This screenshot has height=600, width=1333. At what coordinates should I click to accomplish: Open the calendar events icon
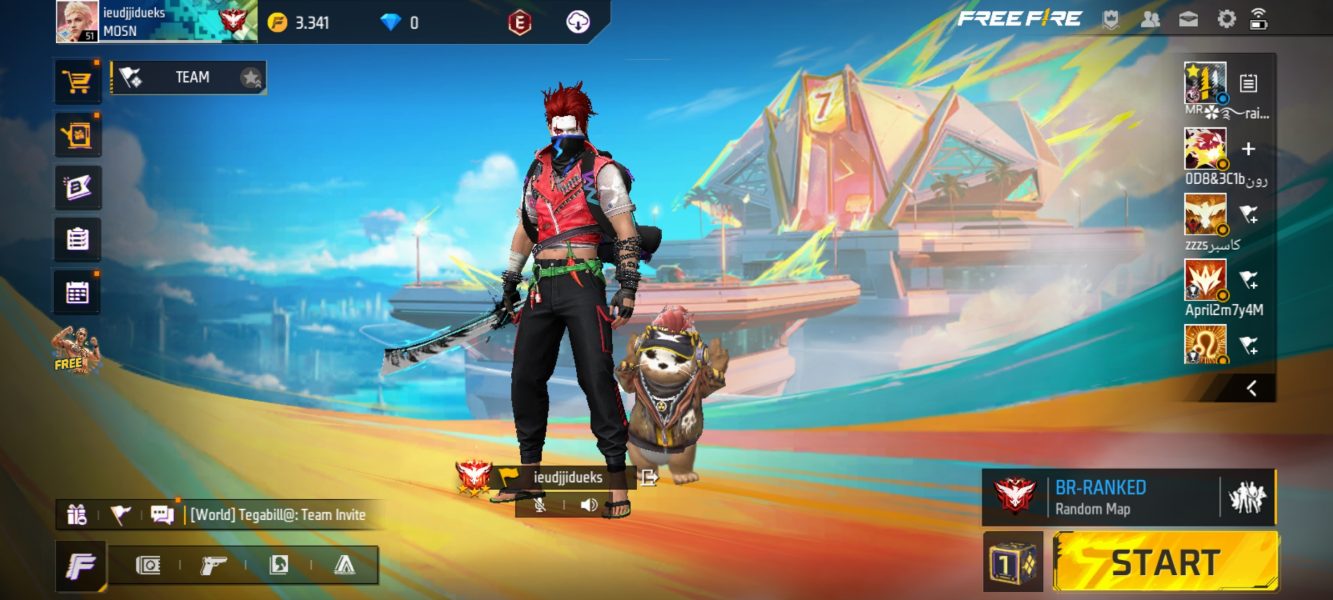coord(77,292)
